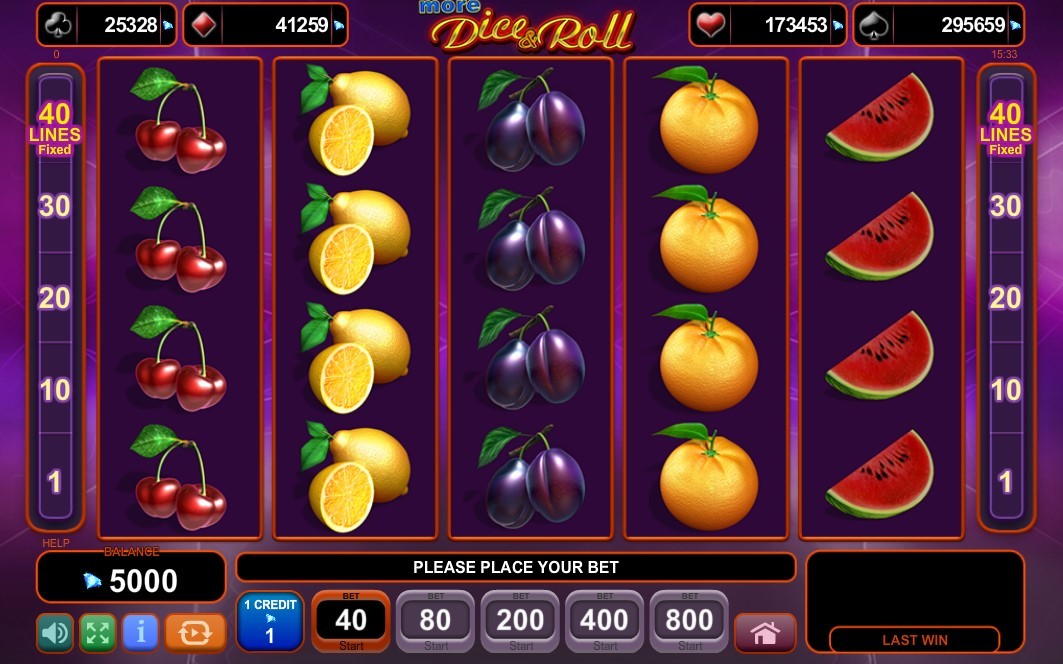Screen dimensions: 1063x664
Task: Activate the orange autoplay button
Action: [195, 632]
